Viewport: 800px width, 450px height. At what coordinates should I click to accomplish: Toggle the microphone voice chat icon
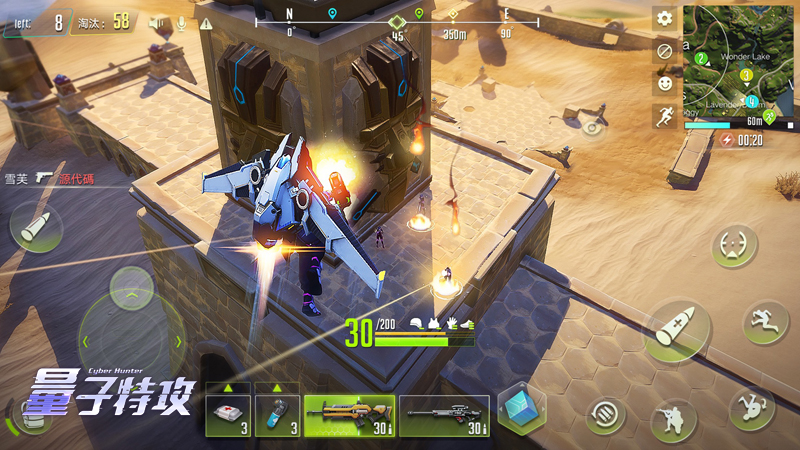[182, 22]
